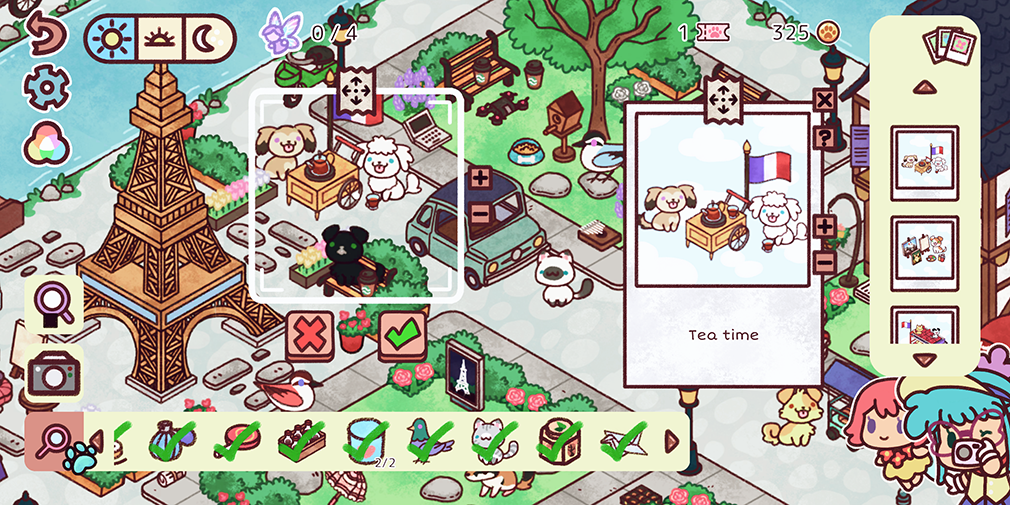Switch to sunset time of day
This screenshot has height=505, width=1010.
(x=160, y=39)
